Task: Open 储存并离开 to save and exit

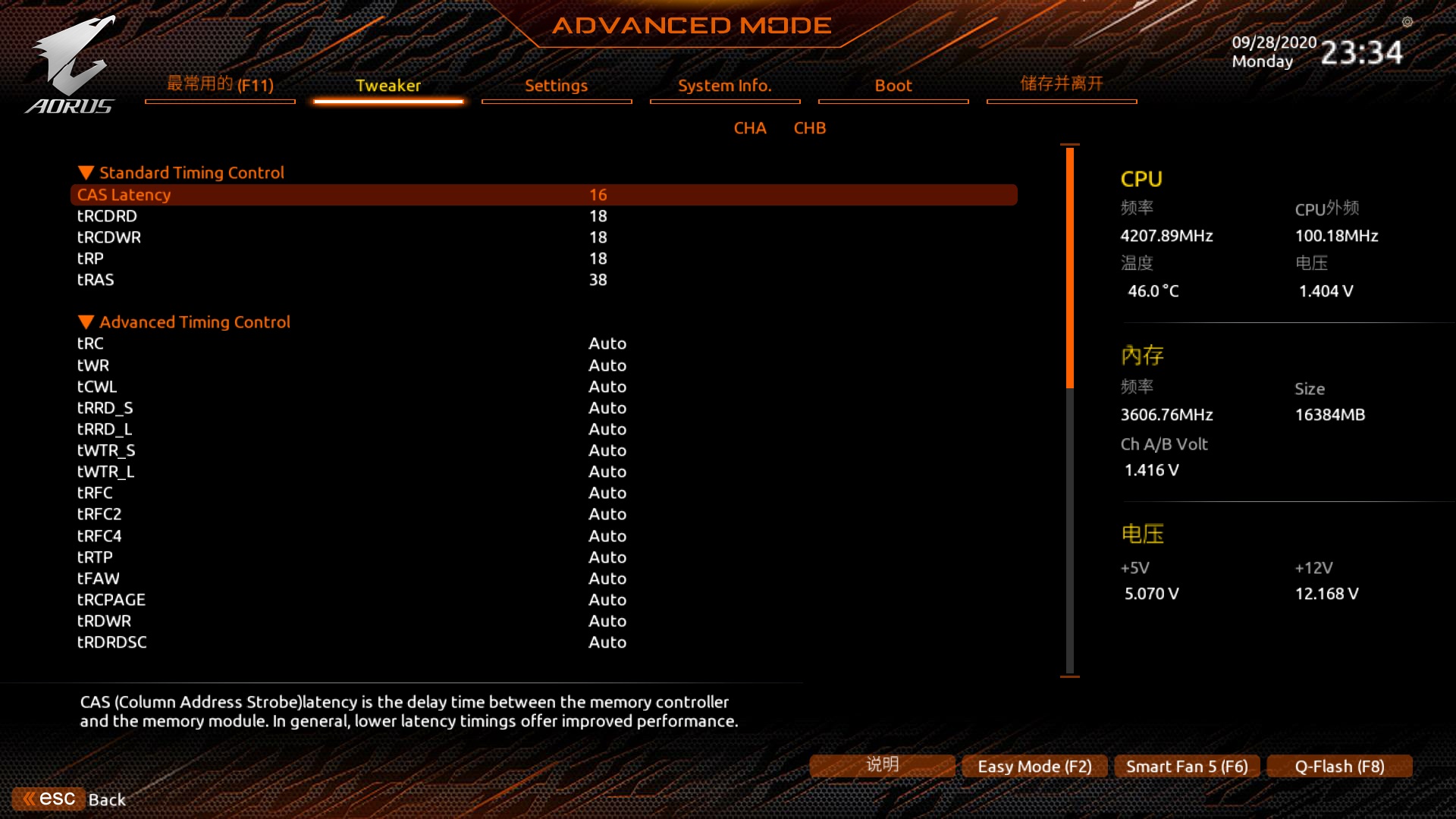Action: [x=1062, y=84]
